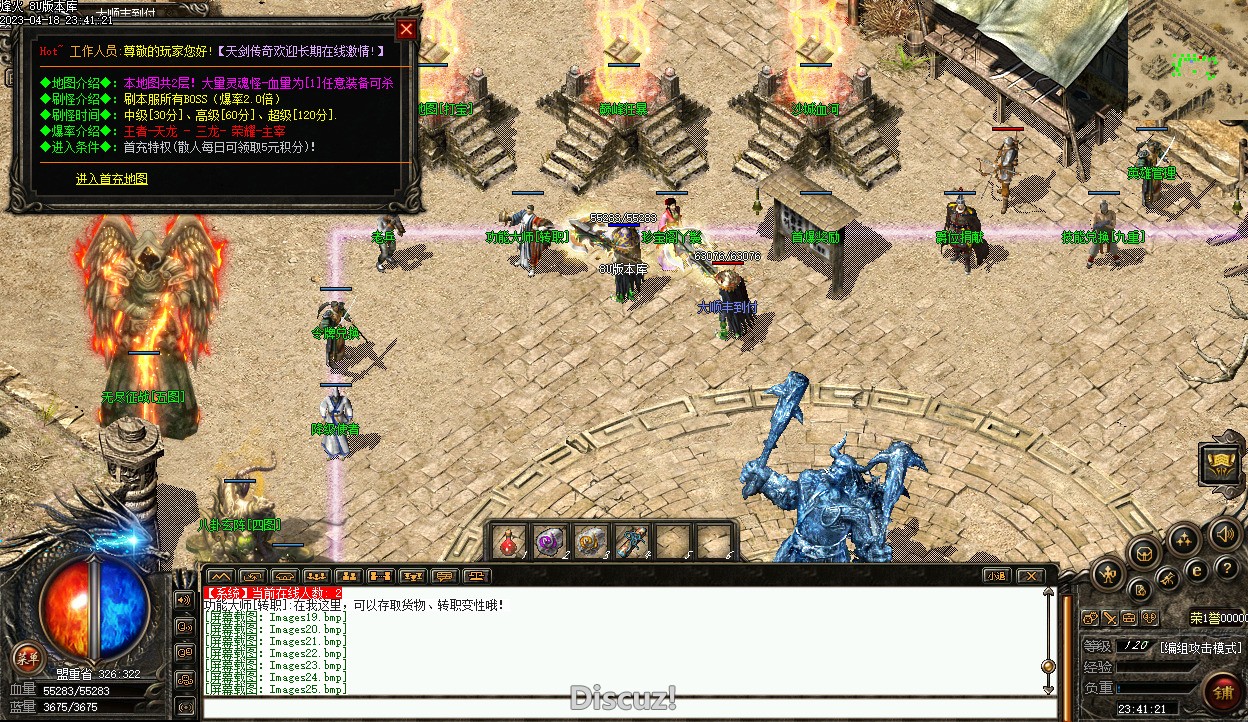Use the orange swirl scroll in slot 3

point(591,542)
